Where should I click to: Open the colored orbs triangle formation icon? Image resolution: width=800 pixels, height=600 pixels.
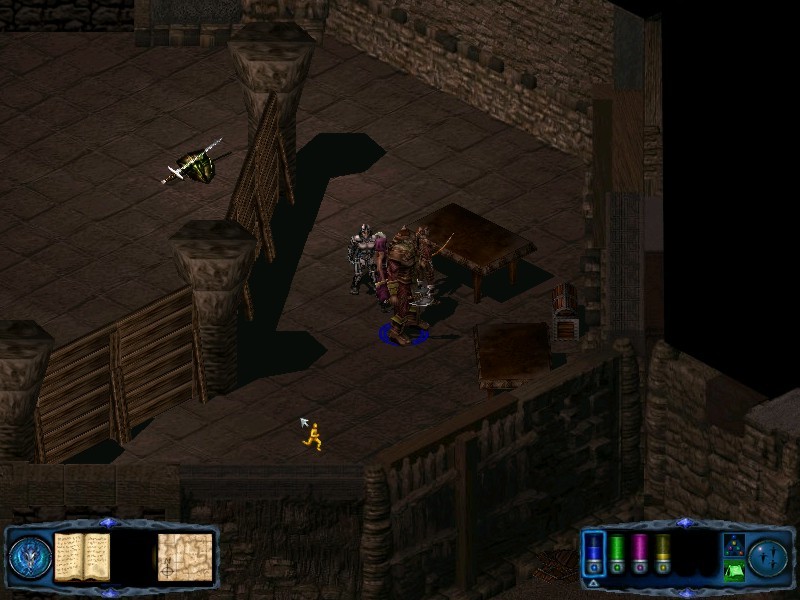point(733,545)
